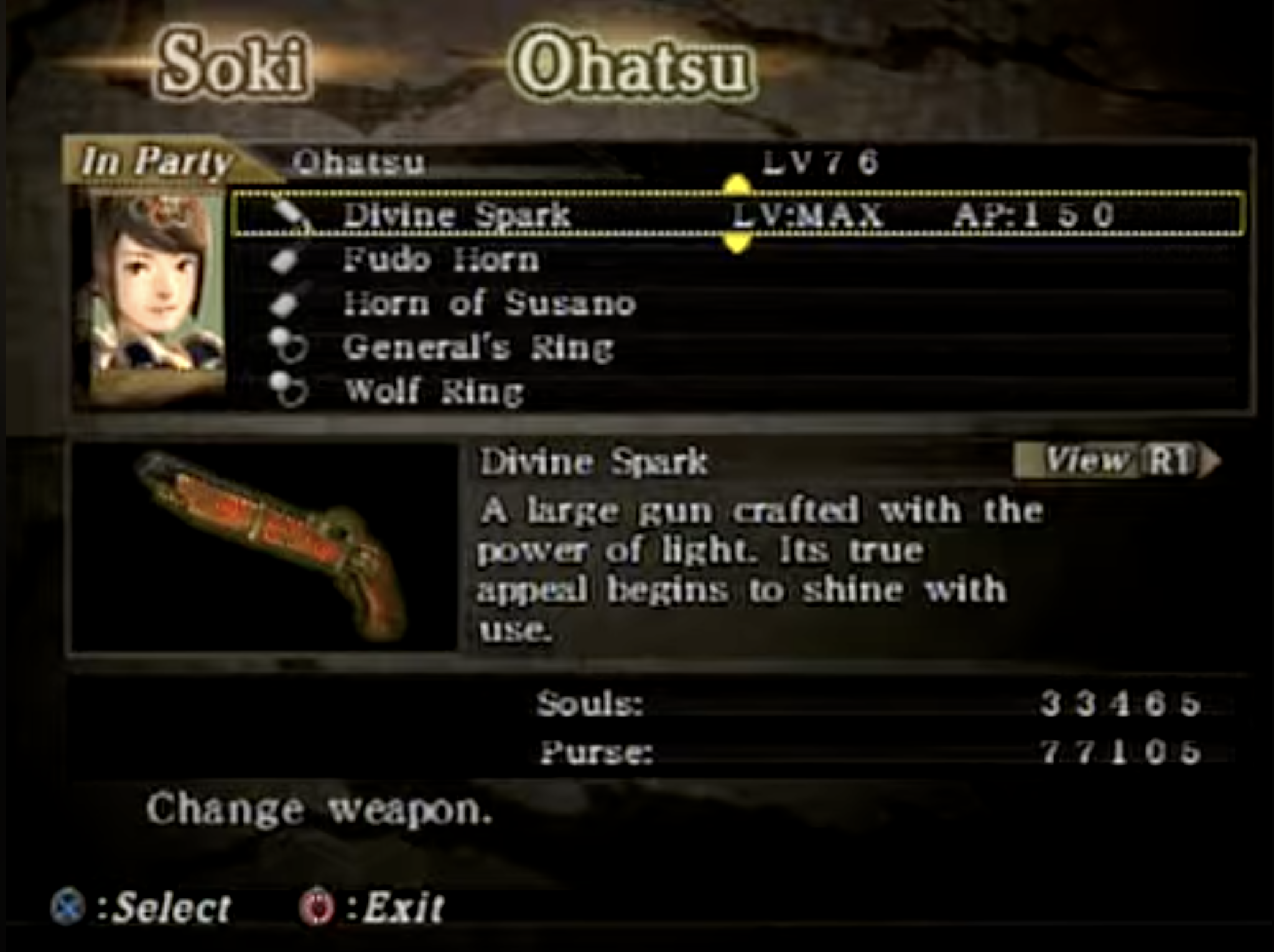Switch to the Soki character tab
The image size is (1274, 952).
232,64
